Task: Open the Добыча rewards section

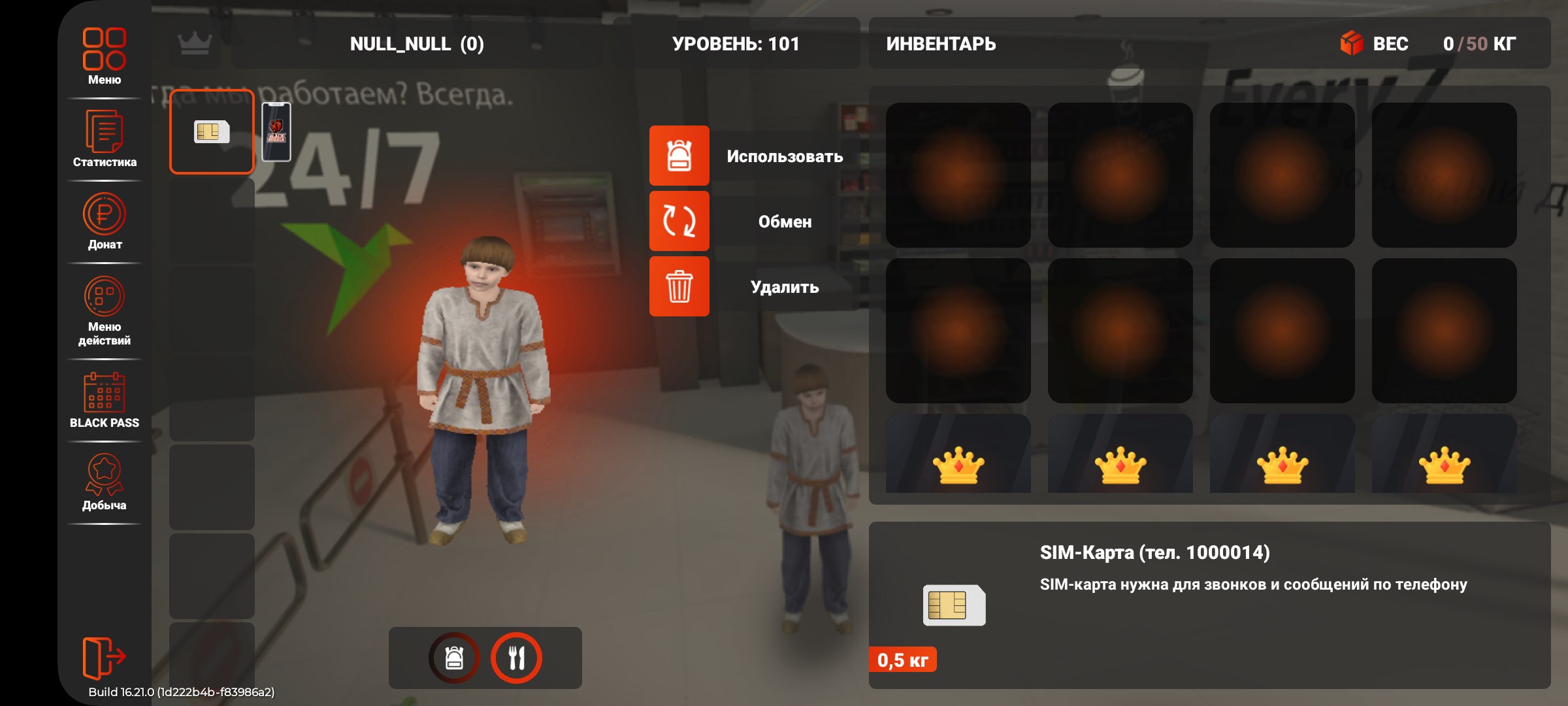Action: tap(105, 482)
